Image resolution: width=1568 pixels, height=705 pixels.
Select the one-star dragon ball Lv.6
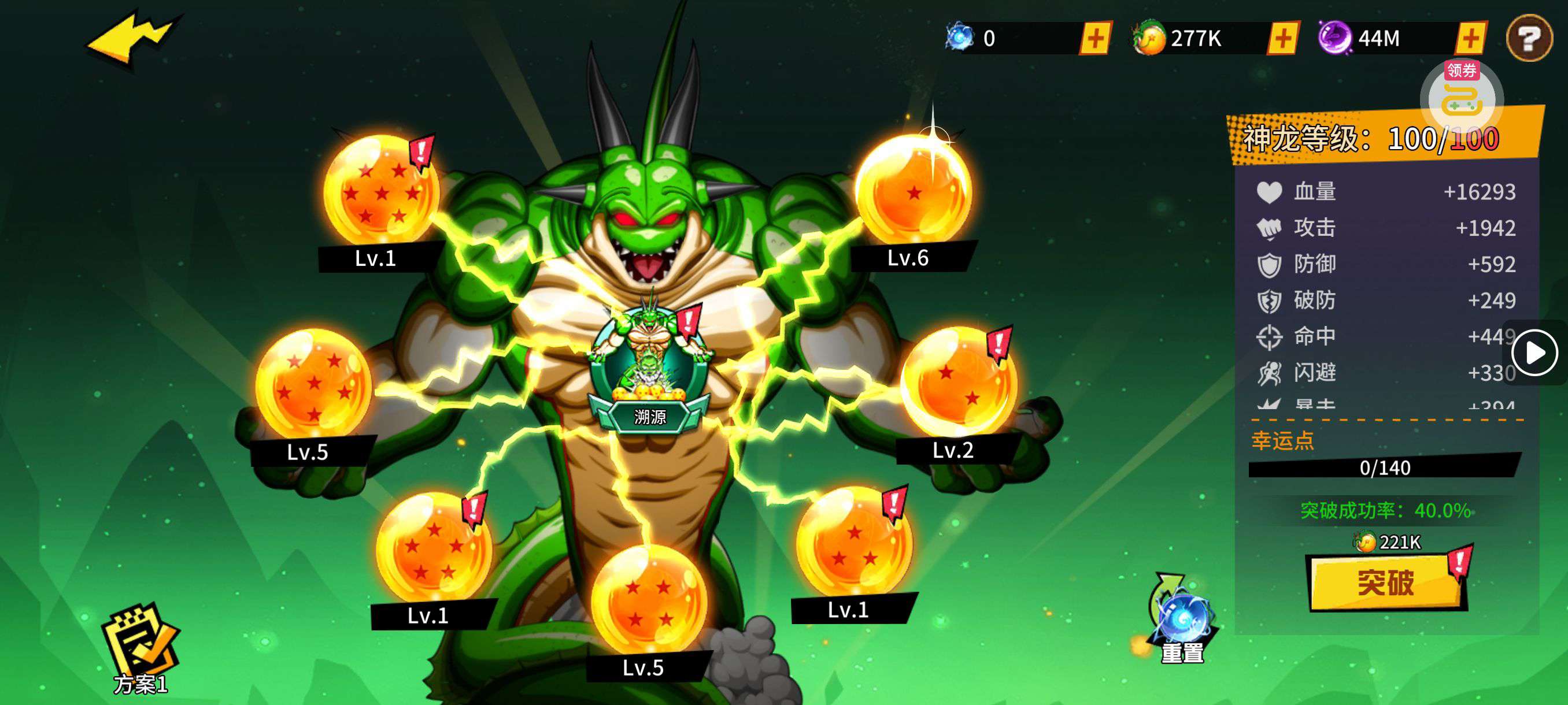click(912, 191)
